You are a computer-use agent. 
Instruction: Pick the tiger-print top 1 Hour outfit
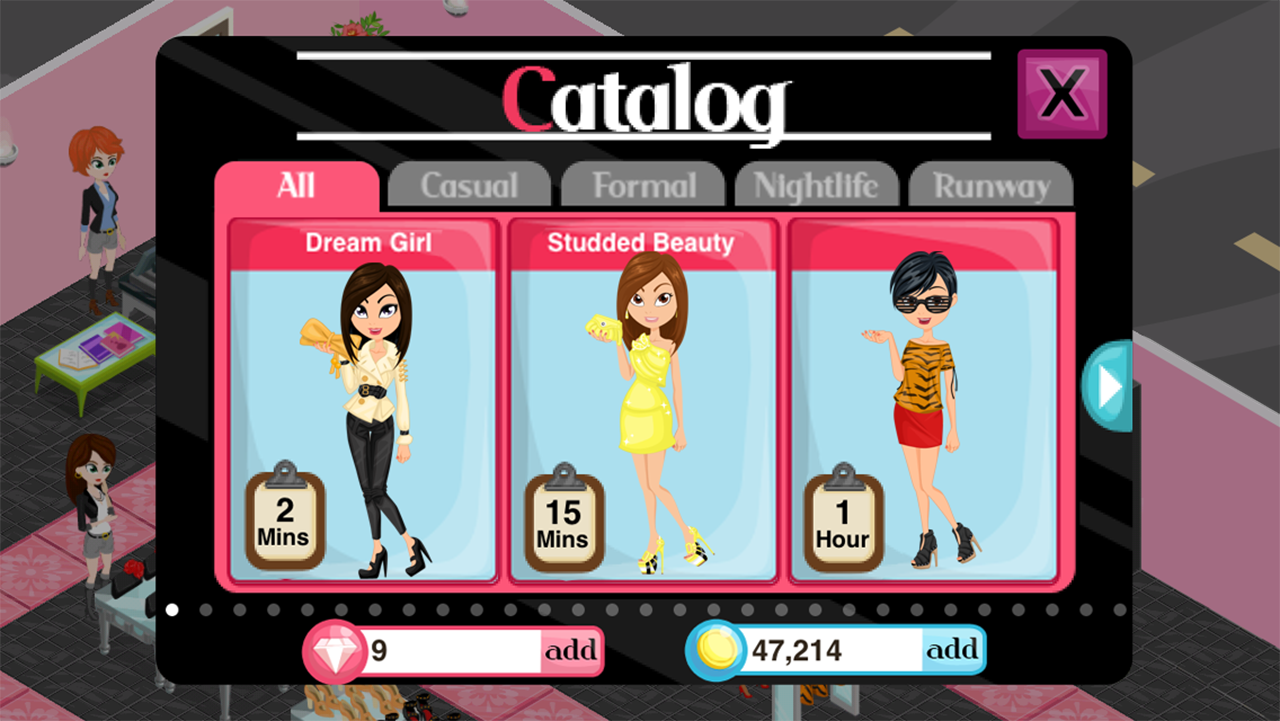point(923,400)
